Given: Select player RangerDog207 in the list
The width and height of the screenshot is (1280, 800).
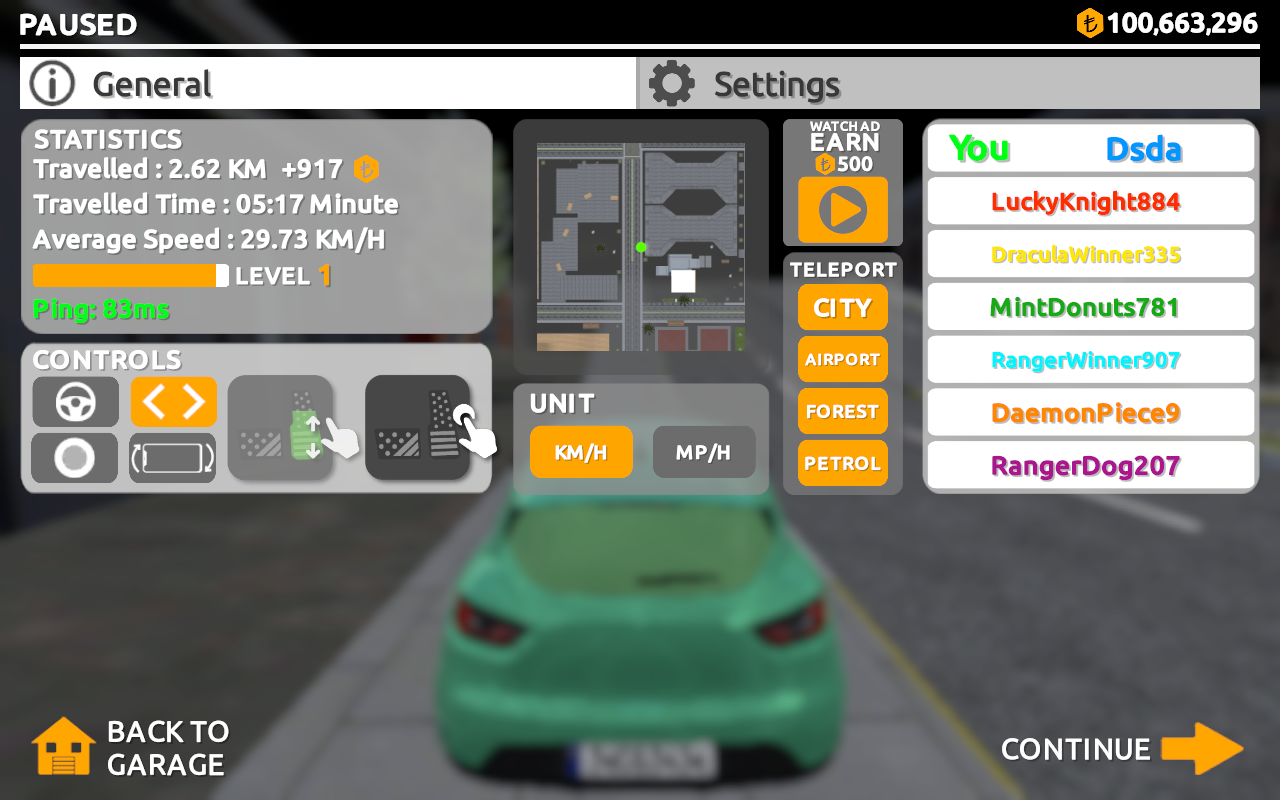Looking at the screenshot, I should point(1090,466).
